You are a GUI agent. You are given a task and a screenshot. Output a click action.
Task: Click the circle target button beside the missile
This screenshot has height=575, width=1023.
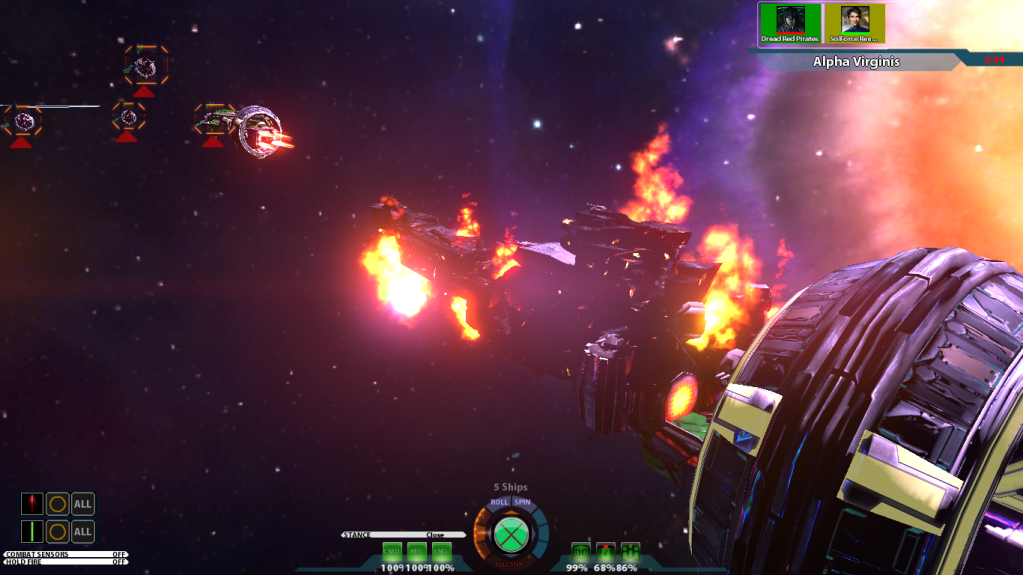(58, 503)
